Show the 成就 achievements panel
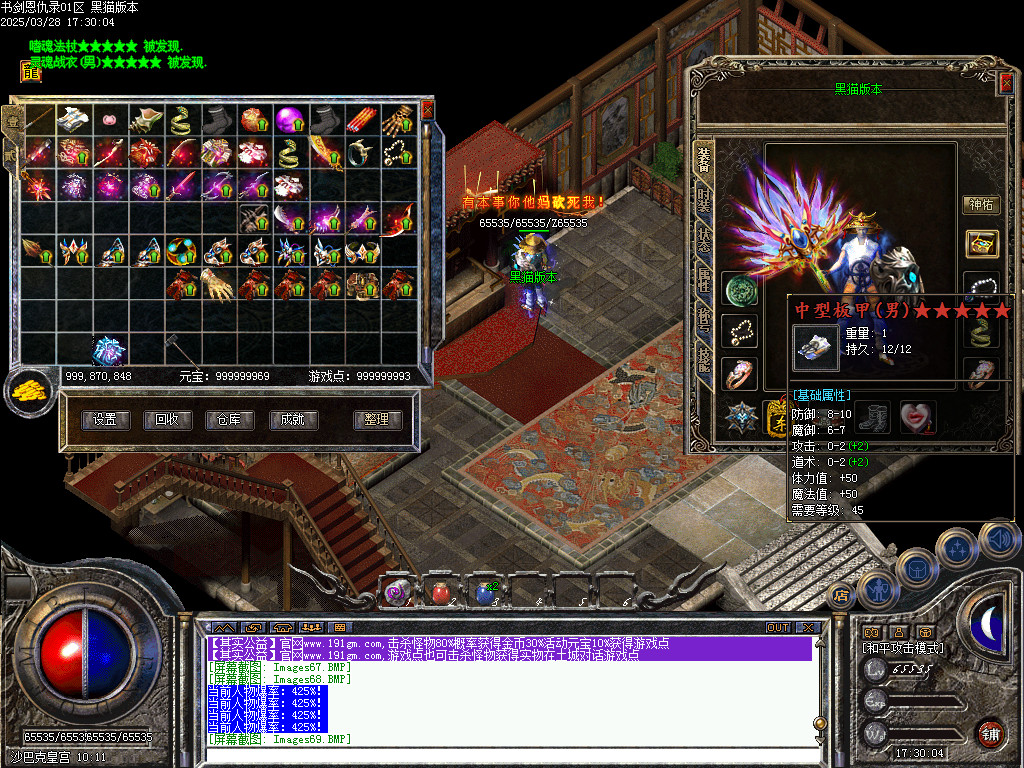Viewport: 1024px width, 768px height. click(292, 420)
